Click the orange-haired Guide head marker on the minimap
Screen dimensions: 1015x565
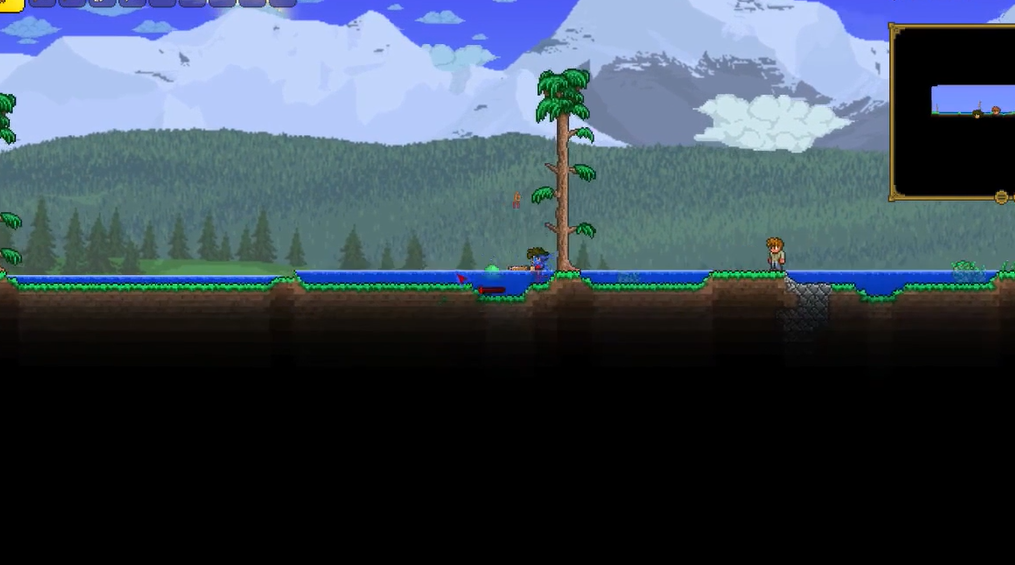996,110
